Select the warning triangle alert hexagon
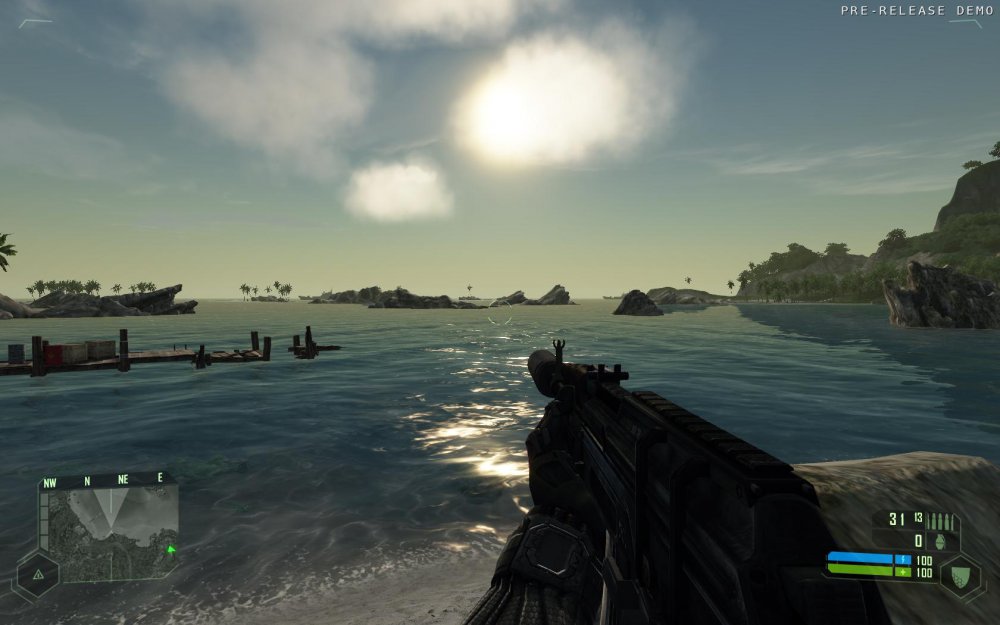 click(x=36, y=575)
